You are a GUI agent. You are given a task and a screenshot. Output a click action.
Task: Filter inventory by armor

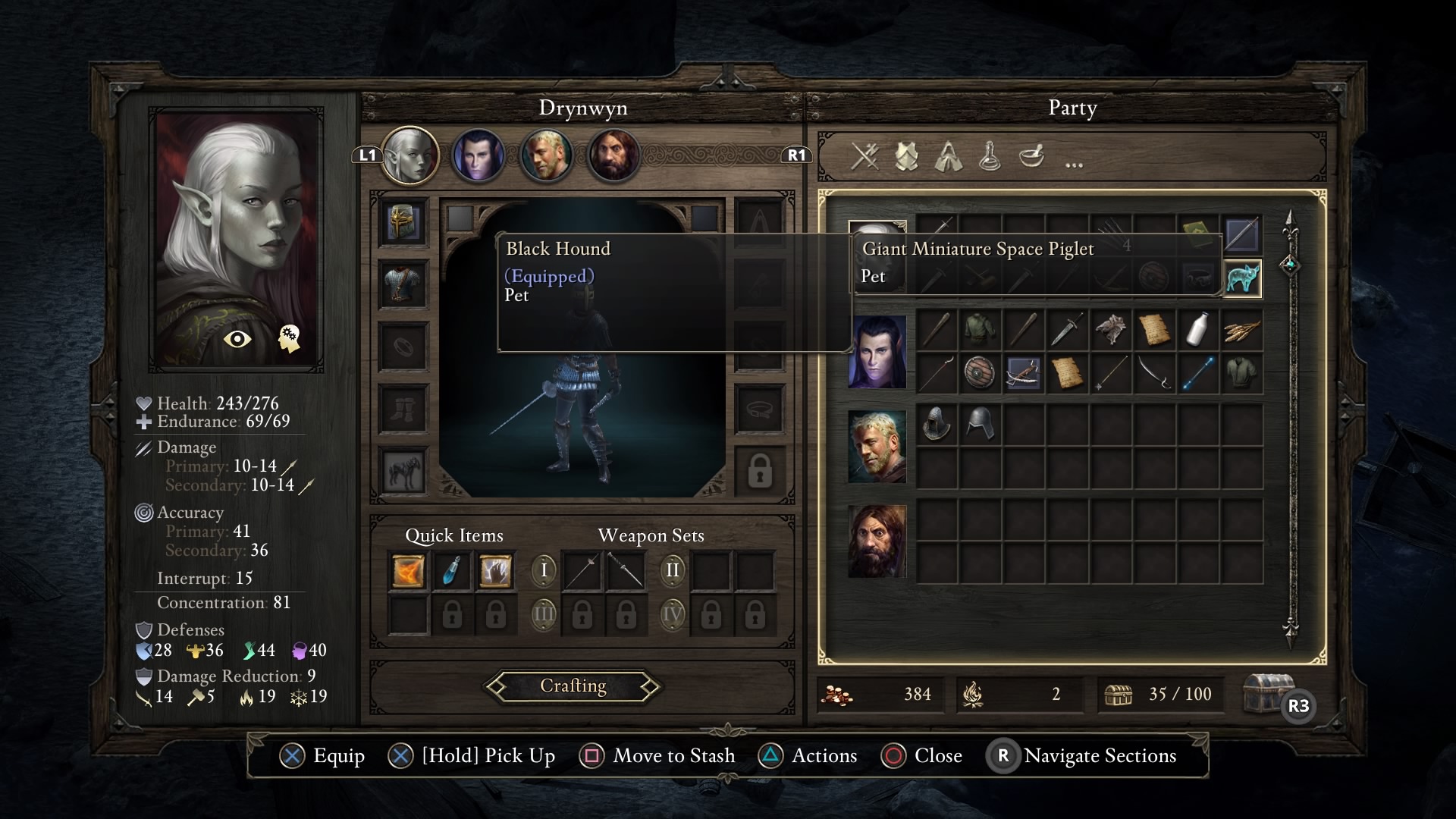click(906, 157)
